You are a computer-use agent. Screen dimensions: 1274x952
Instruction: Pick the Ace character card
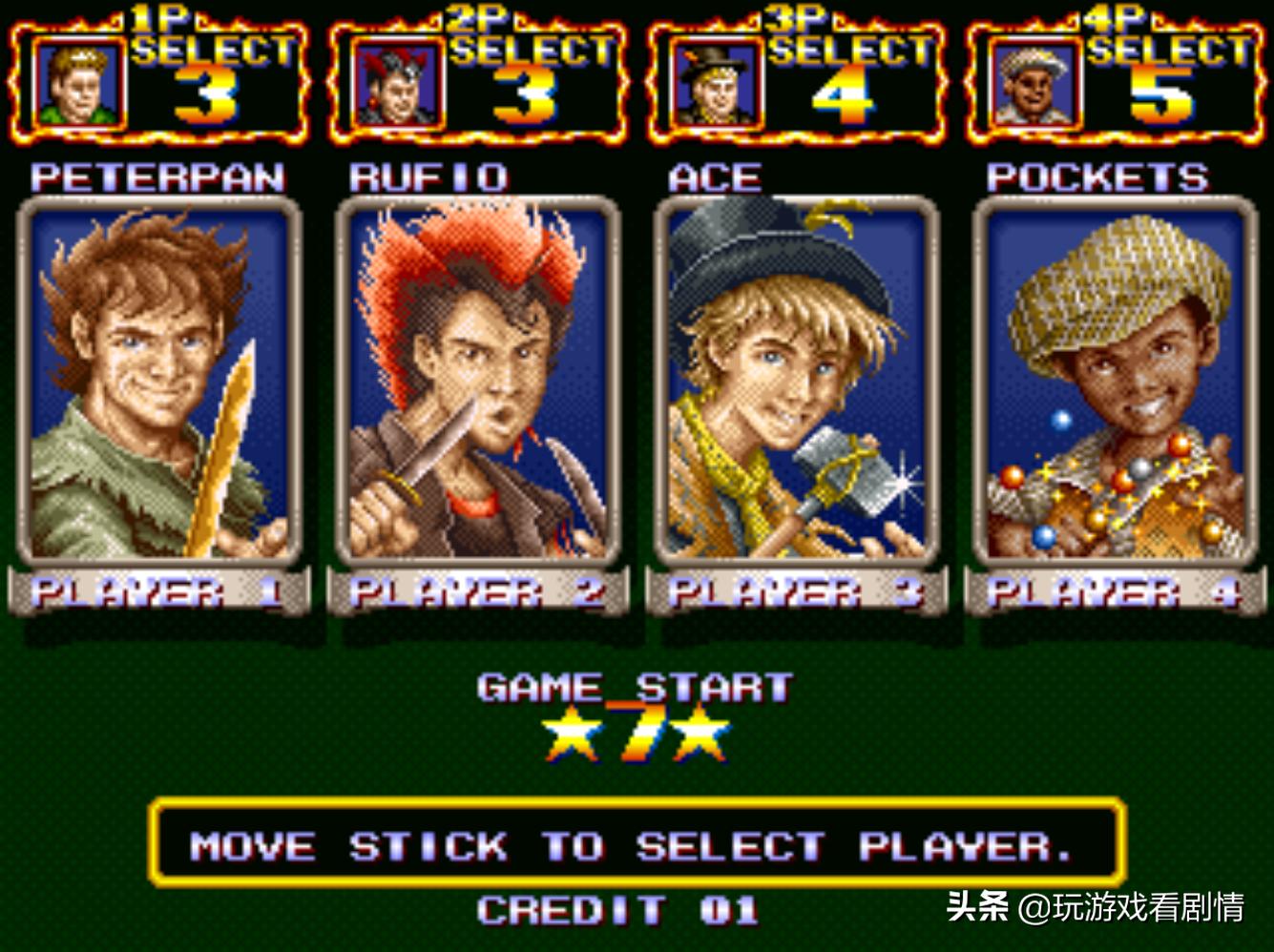[797, 382]
